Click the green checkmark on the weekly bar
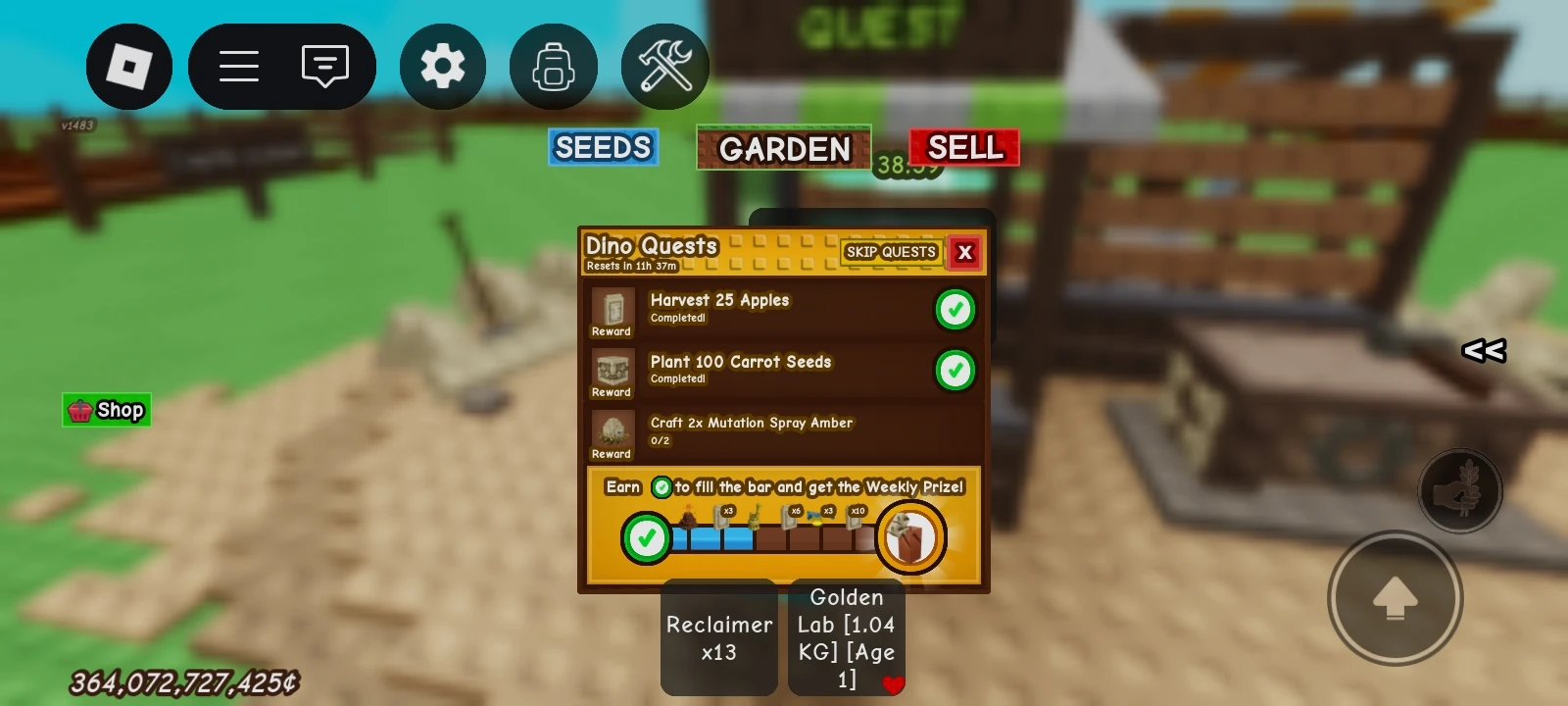The height and width of the screenshot is (706, 1568). coord(646,536)
